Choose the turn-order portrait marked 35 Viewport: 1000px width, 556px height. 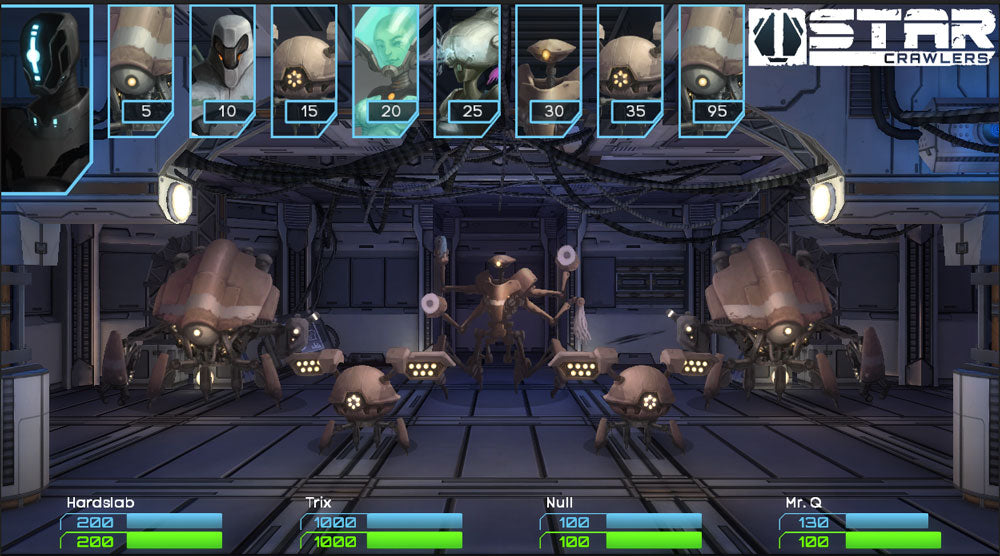point(630,70)
